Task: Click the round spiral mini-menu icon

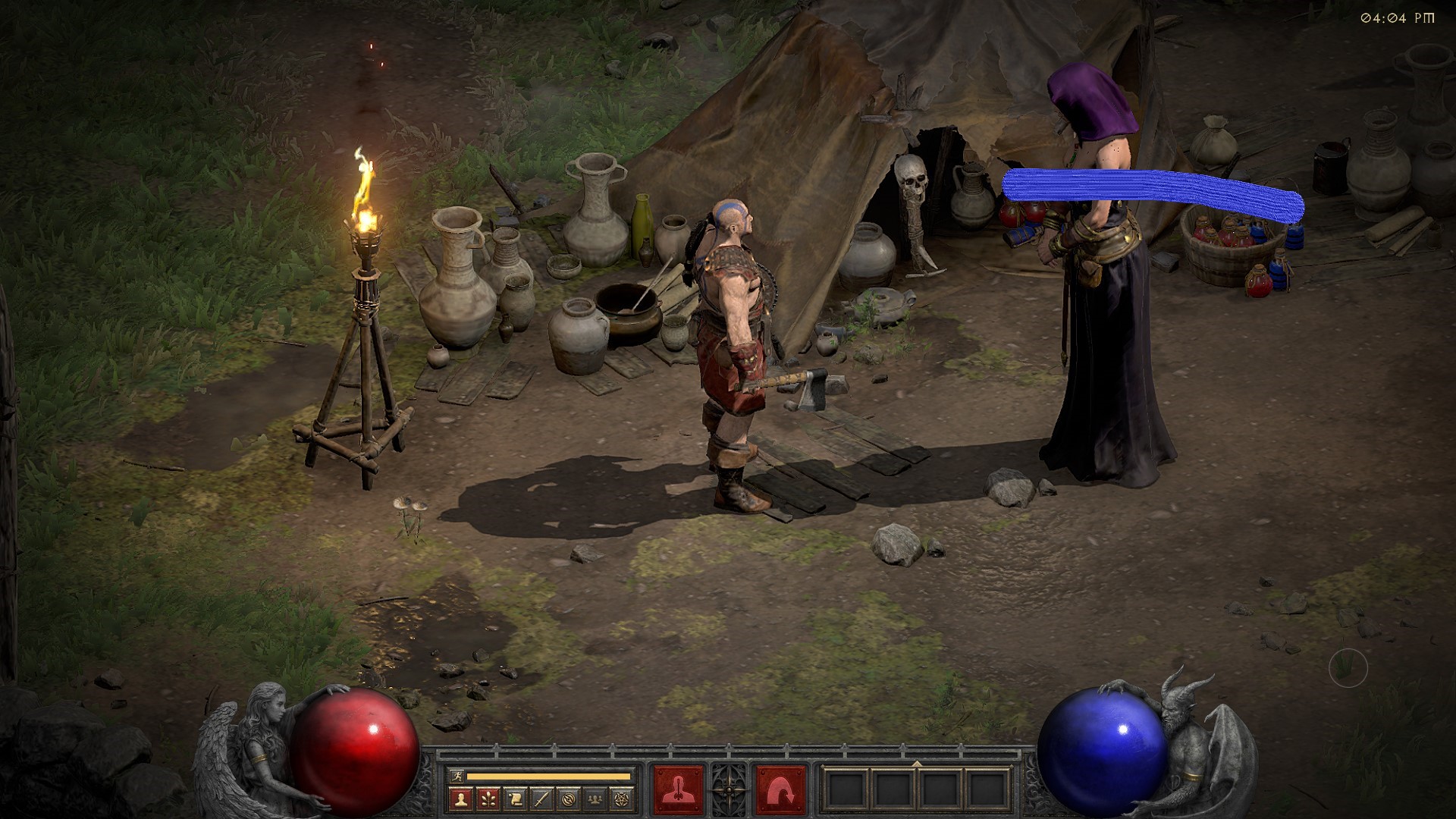Action: pos(569,798)
